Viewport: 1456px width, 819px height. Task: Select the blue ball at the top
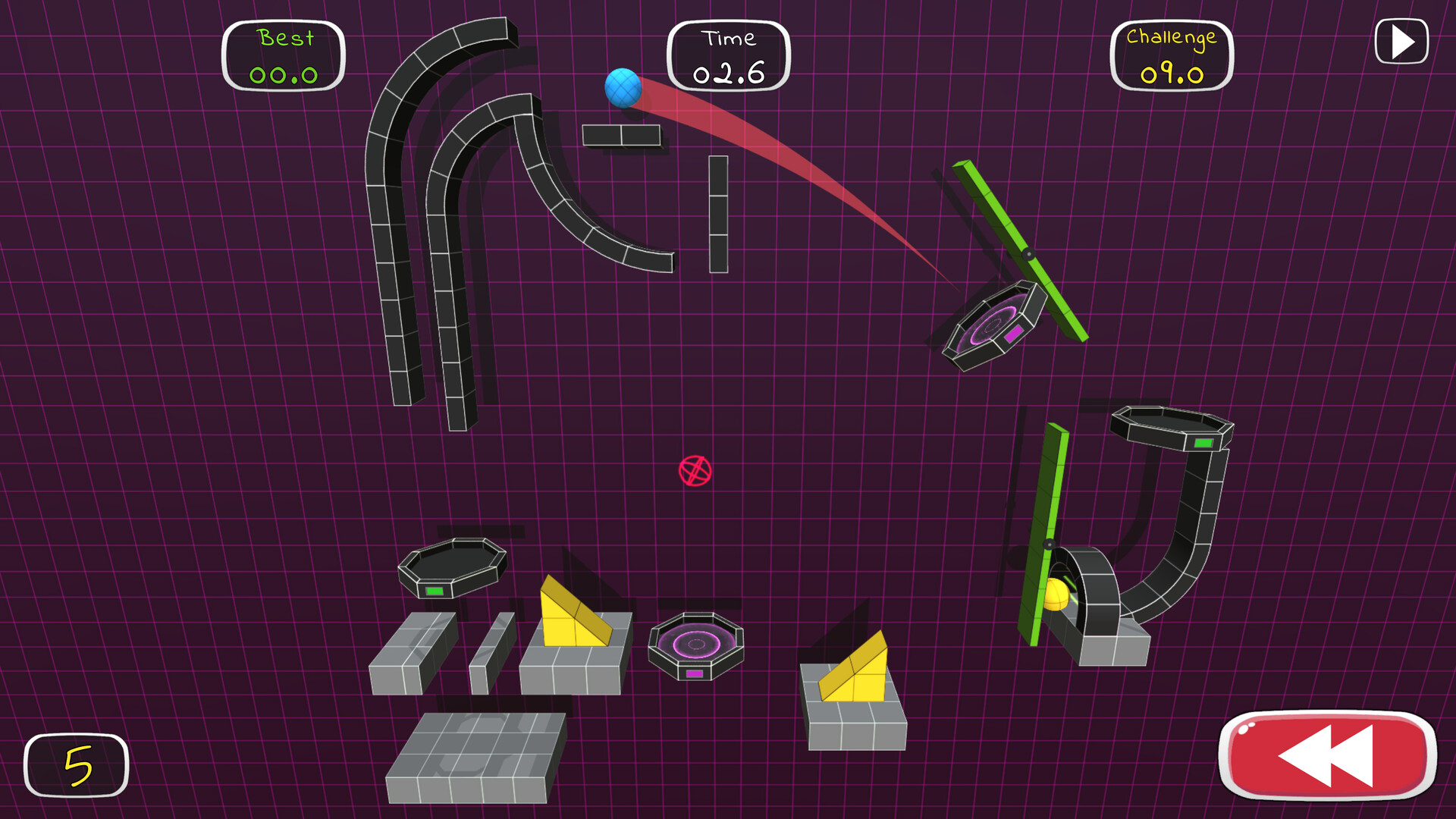[x=623, y=89]
